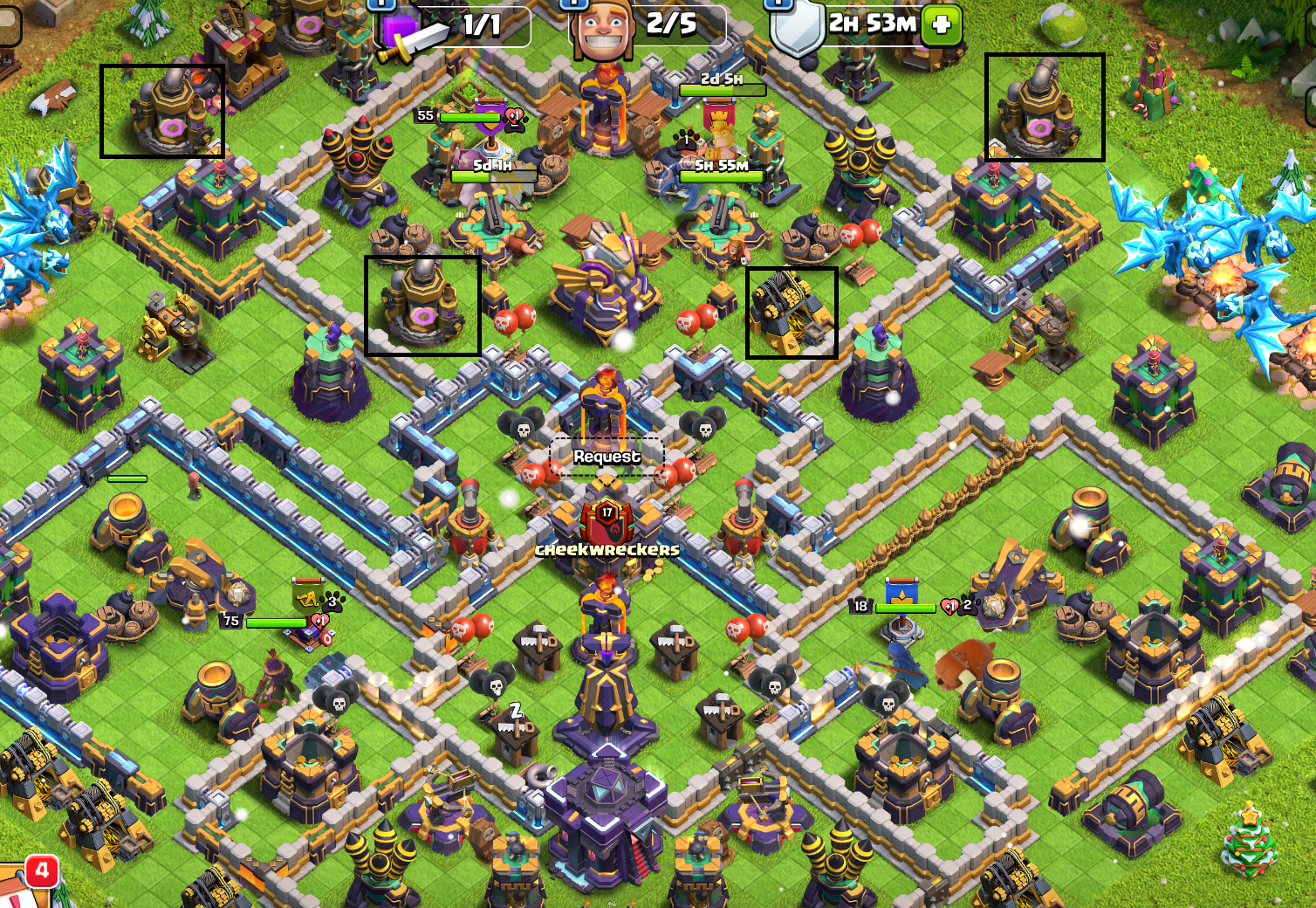Viewport: 1316px width, 908px height.
Task: Click the Request button above the clan castle
Action: click(x=607, y=457)
